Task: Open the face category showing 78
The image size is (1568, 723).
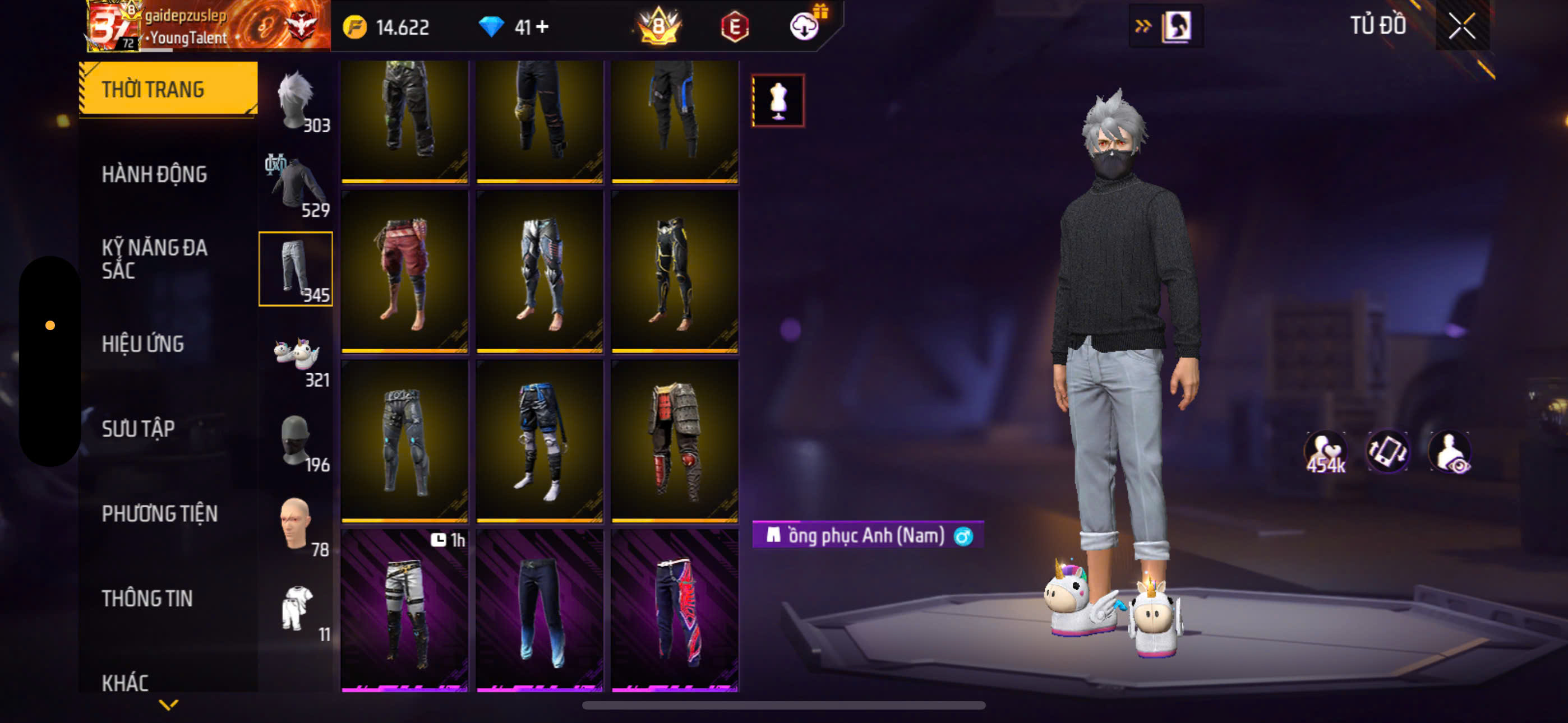Action: point(296,524)
